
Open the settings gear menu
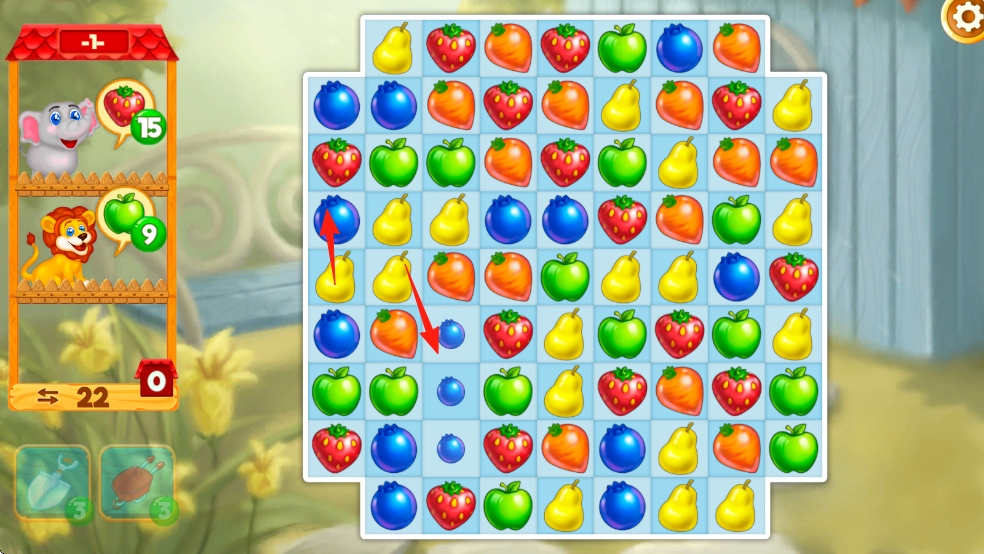[x=966, y=17]
